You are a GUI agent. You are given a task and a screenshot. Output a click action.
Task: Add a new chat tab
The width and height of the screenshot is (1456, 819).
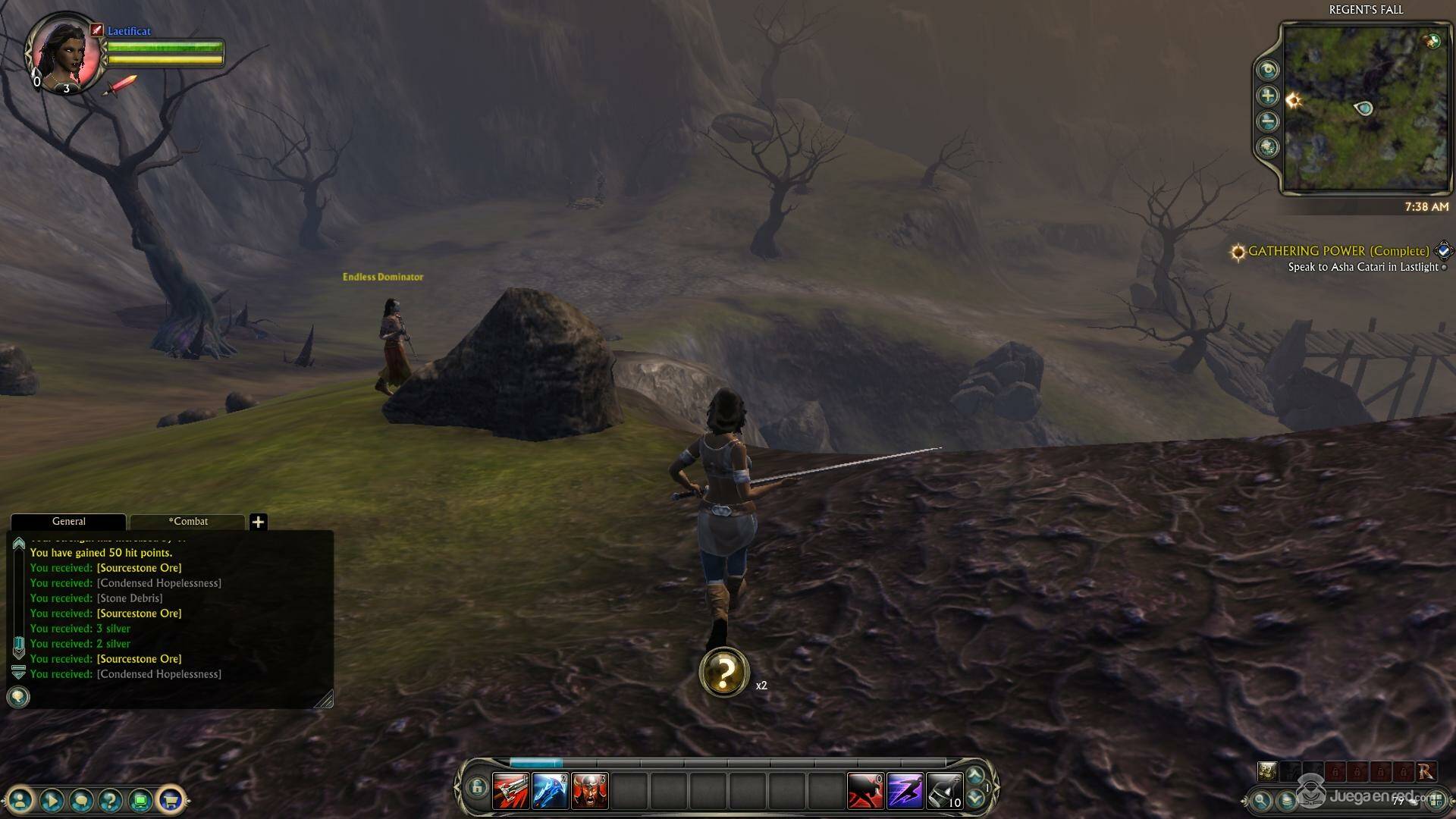point(258,522)
